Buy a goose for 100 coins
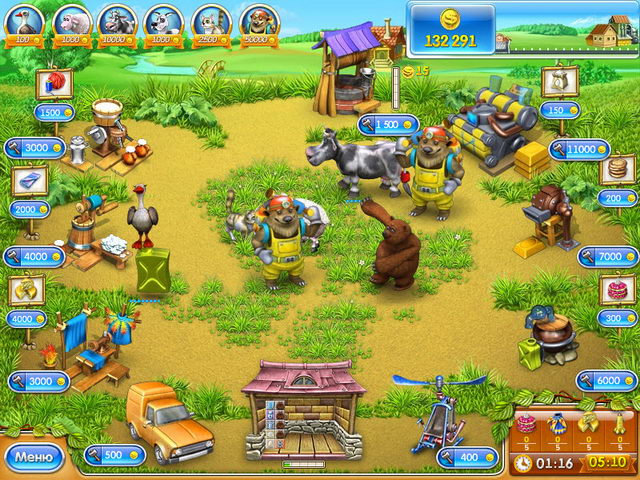Screen dimensions: 640x480 (24, 22)
